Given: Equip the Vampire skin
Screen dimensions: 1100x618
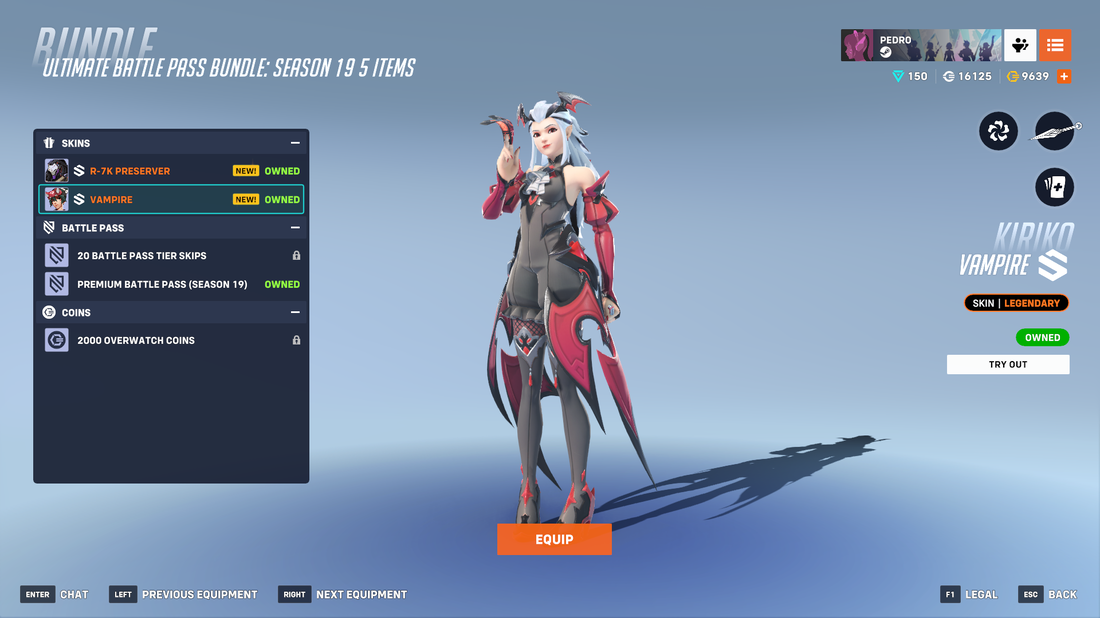Looking at the screenshot, I should (x=554, y=539).
